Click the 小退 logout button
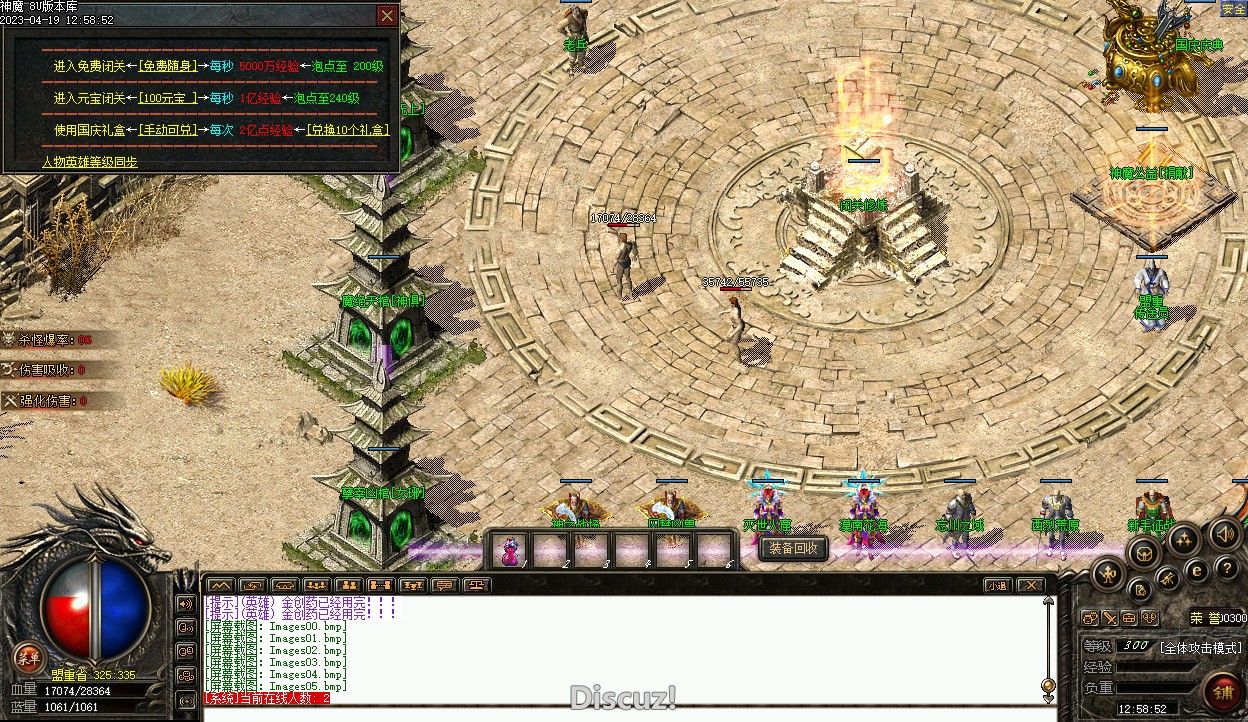 (997, 585)
